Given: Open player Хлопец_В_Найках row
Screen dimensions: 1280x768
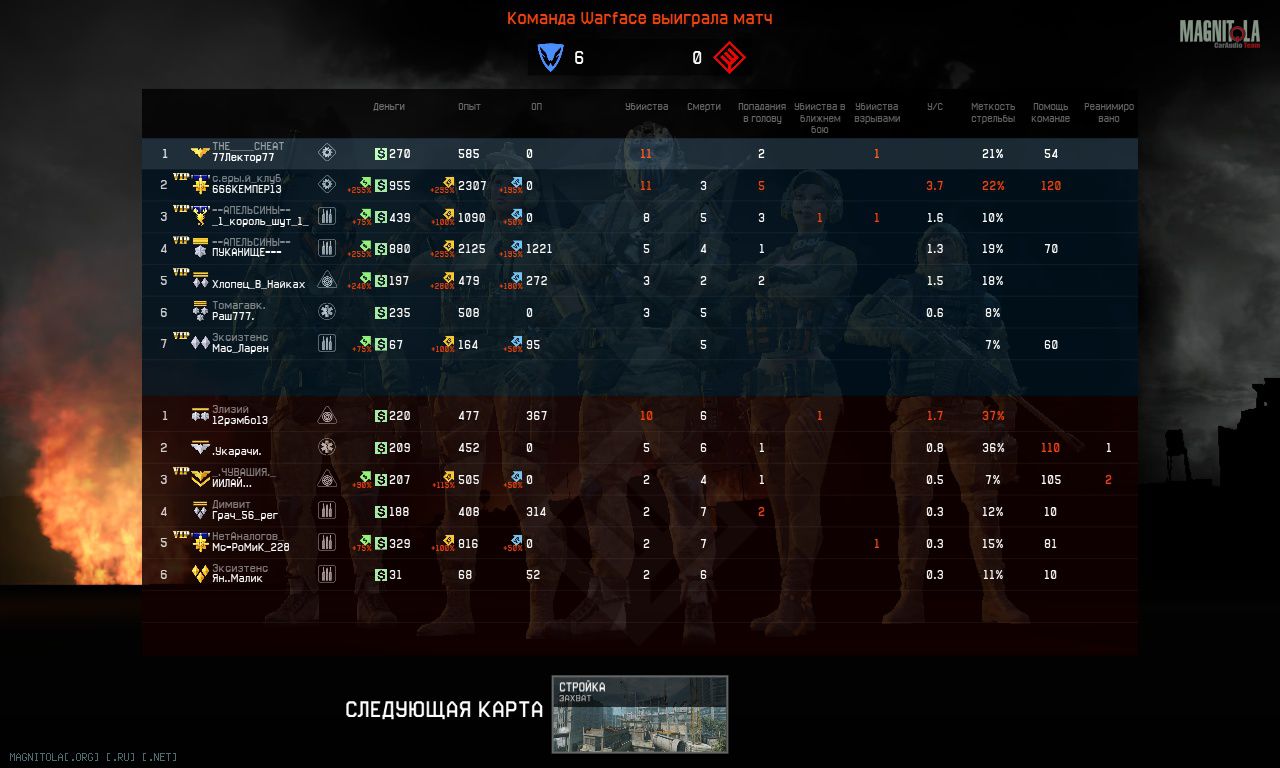Looking at the screenshot, I should point(258,284).
